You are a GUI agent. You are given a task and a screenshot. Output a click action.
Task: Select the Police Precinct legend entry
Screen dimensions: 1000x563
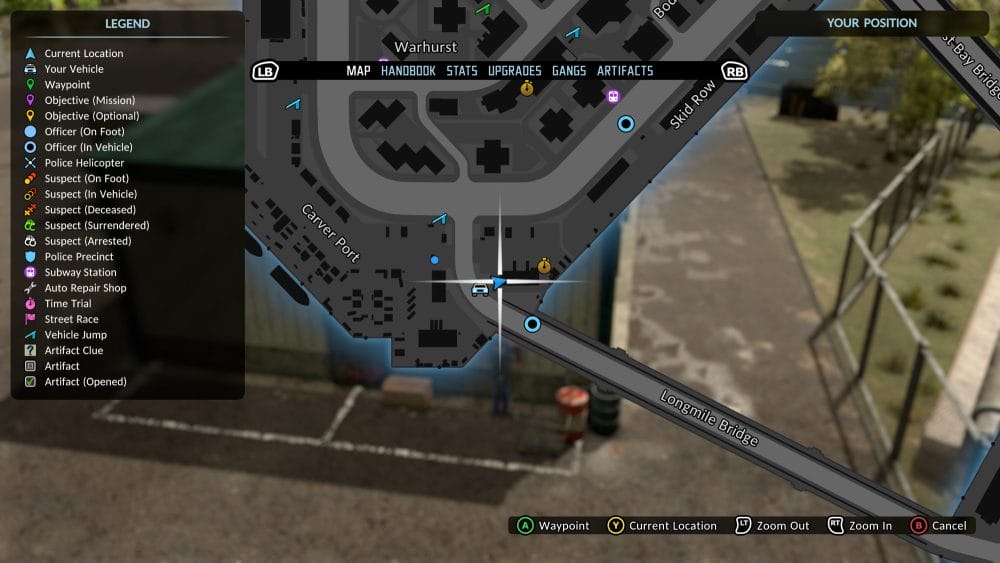tap(79, 257)
